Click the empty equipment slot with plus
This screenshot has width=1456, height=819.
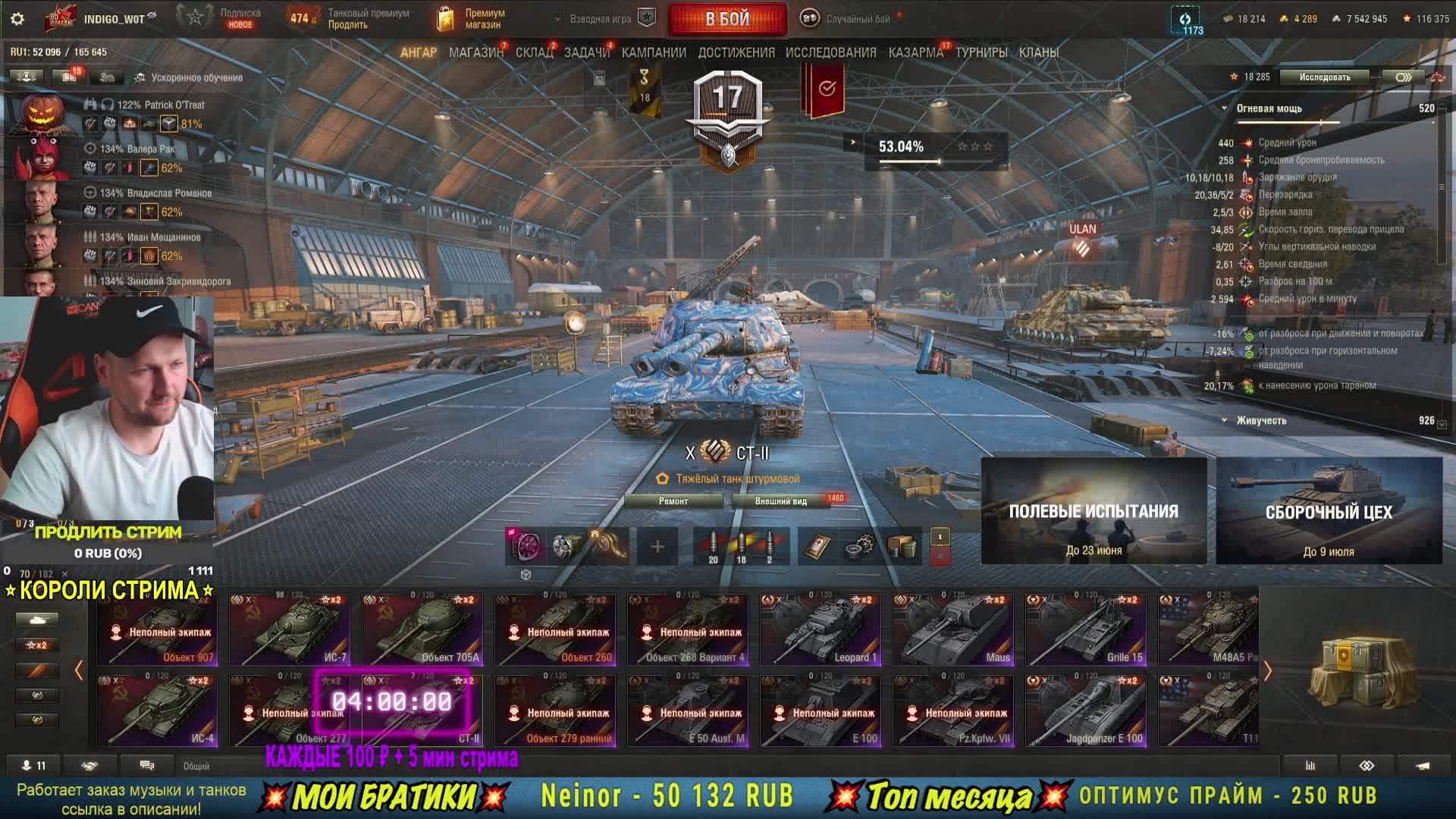[657, 546]
